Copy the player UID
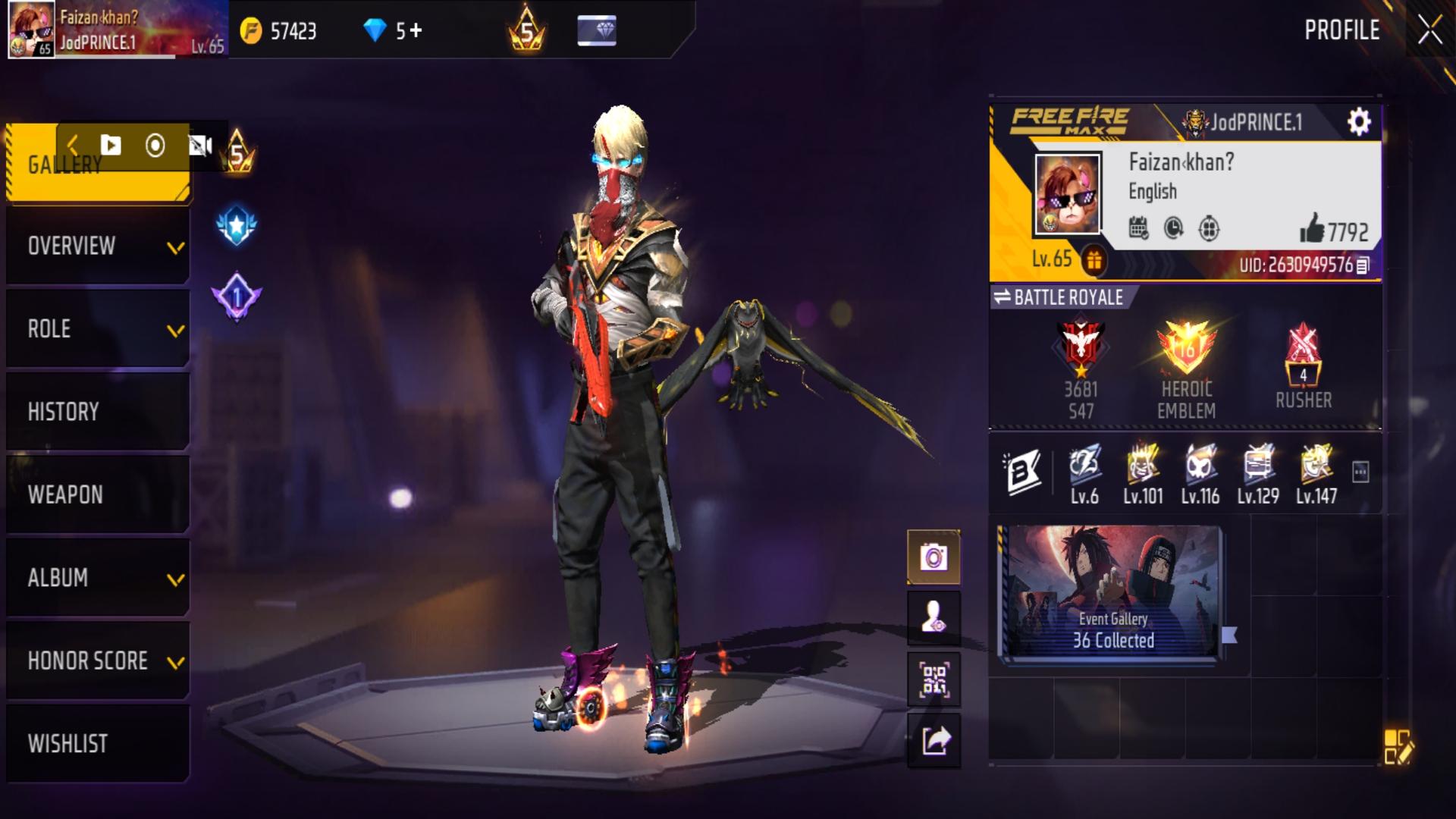This screenshot has height=819, width=1456. coord(1363,265)
